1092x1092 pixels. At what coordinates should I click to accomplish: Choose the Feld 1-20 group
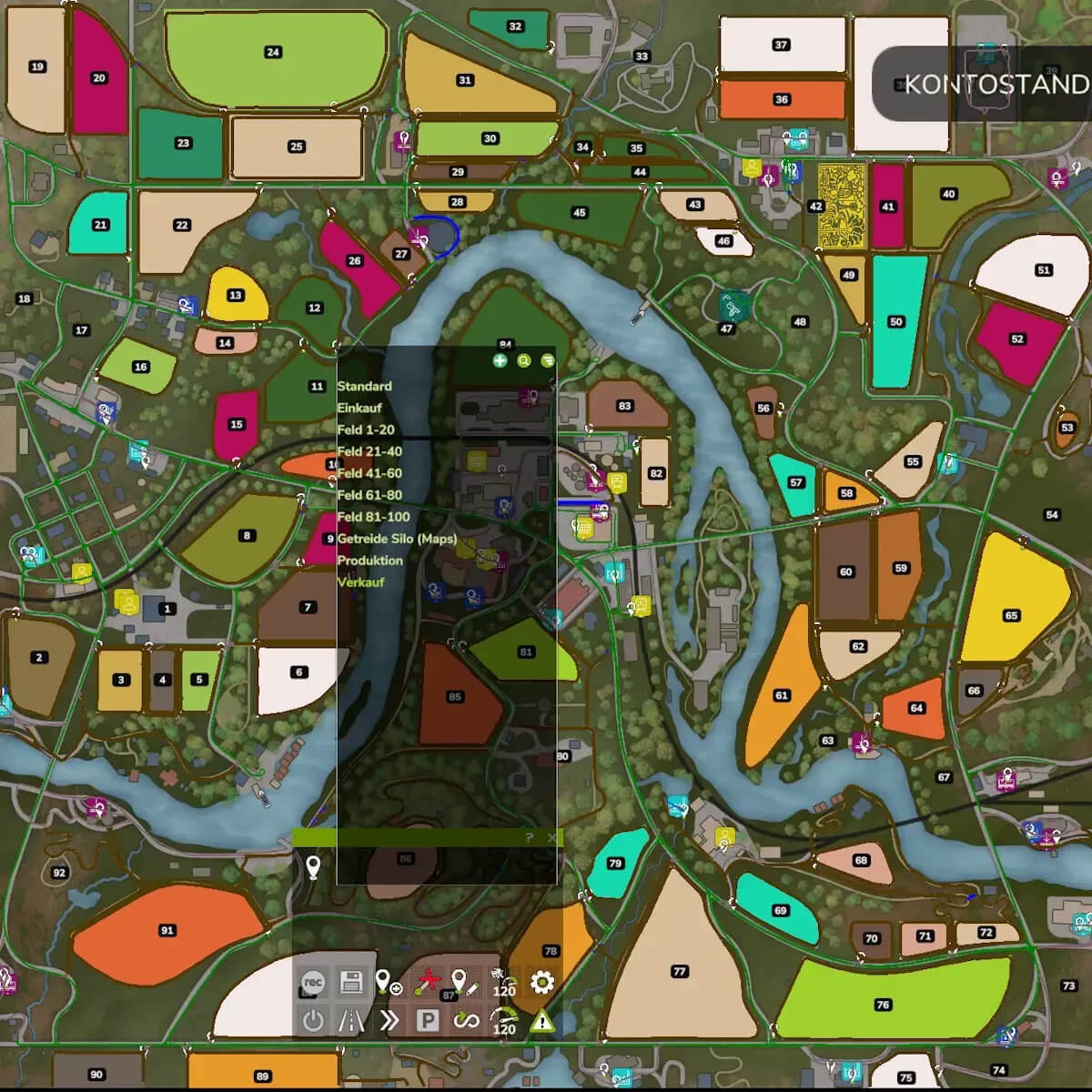366,430
